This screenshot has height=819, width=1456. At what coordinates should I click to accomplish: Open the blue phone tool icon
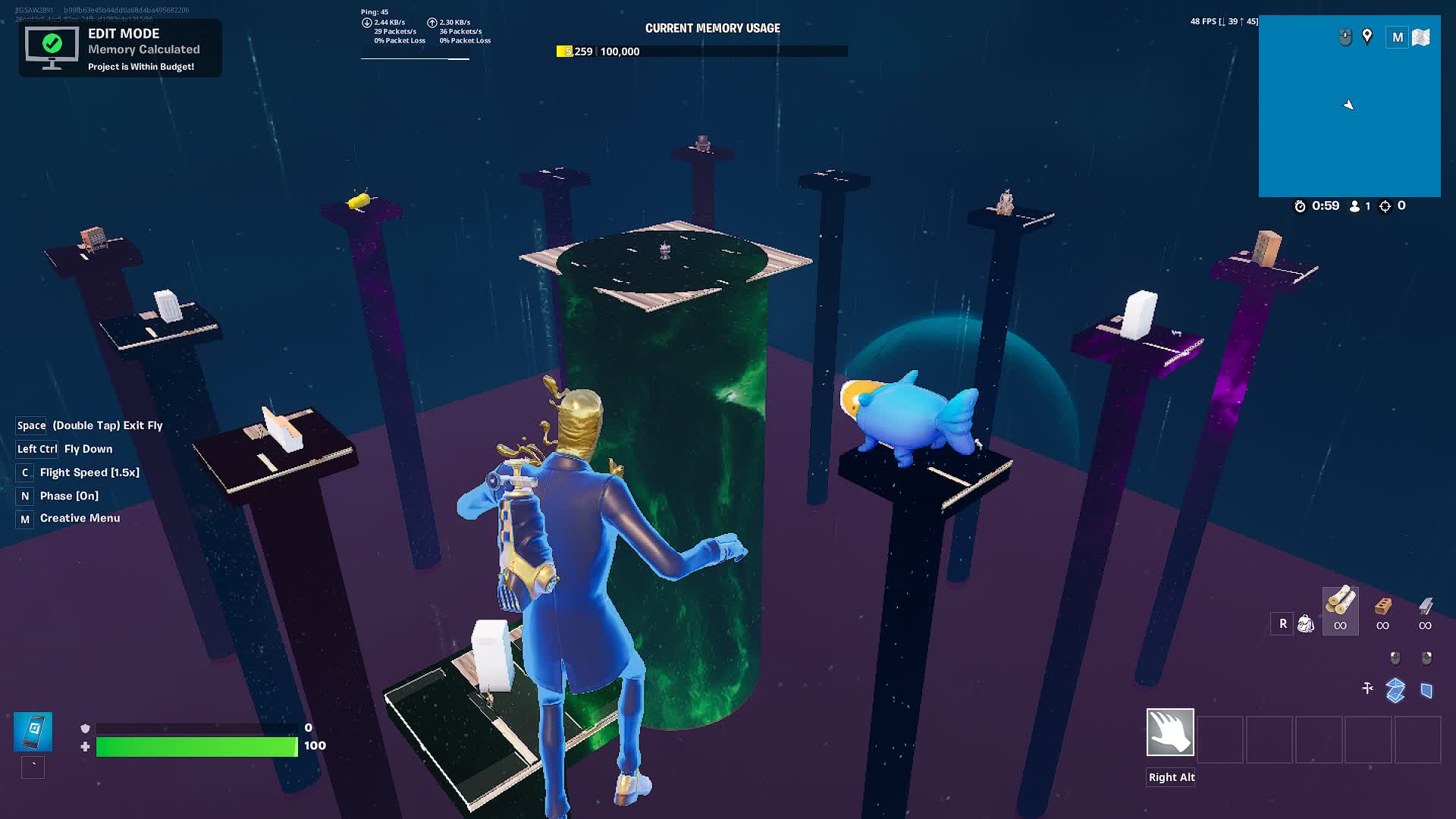[x=33, y=732]
